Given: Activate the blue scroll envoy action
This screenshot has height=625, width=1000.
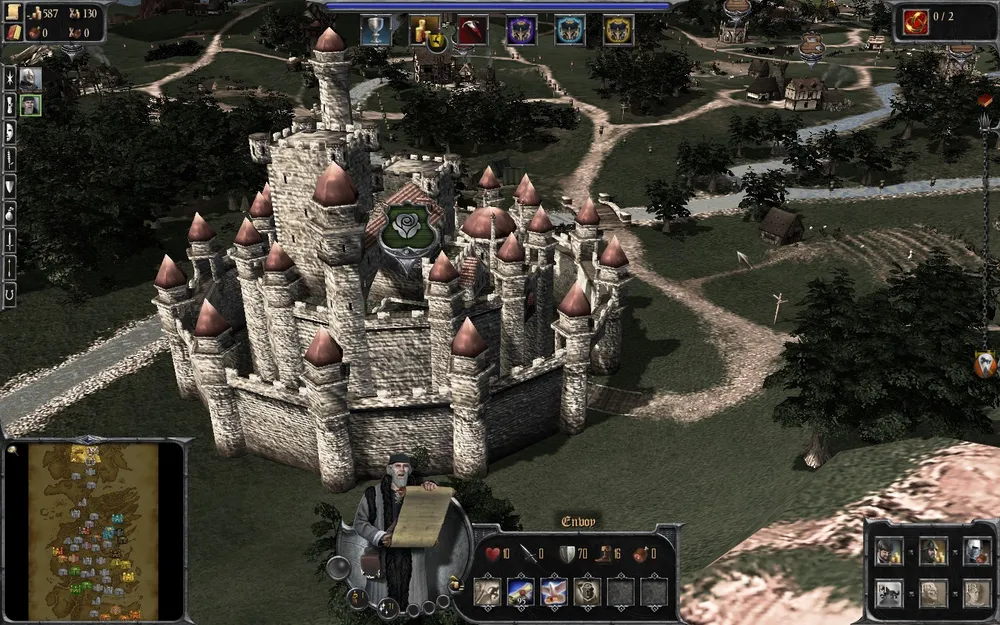Looking at the screenshot, I should [x=521, y=592].
